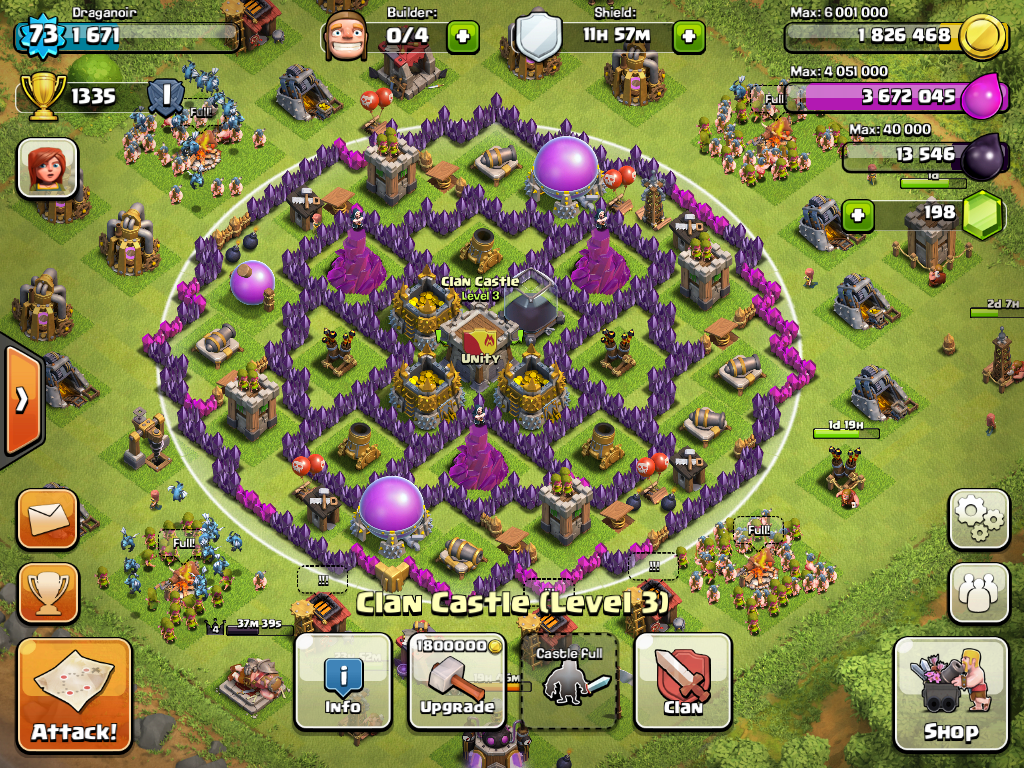Open the Shop
Image resolution: width=1024 pixels, height=768 pixels.
[x=950, y=695]
